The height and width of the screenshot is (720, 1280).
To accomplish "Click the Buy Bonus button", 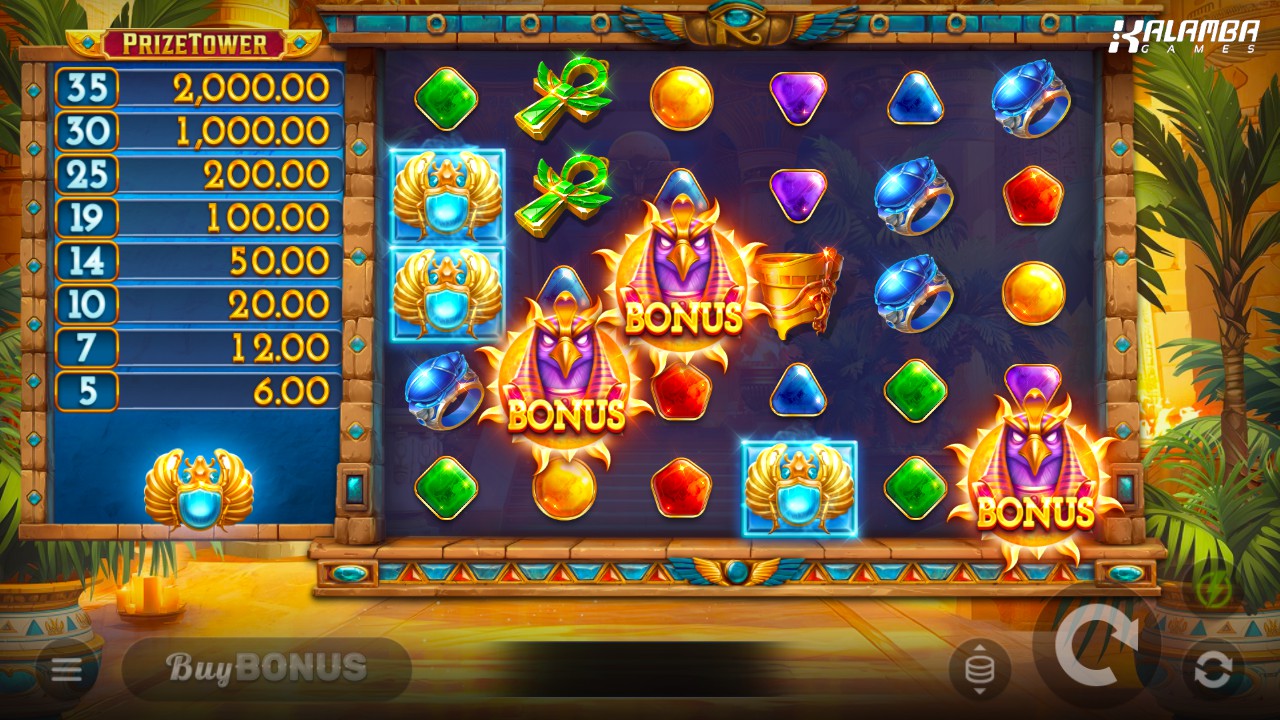I will point(267,668).
